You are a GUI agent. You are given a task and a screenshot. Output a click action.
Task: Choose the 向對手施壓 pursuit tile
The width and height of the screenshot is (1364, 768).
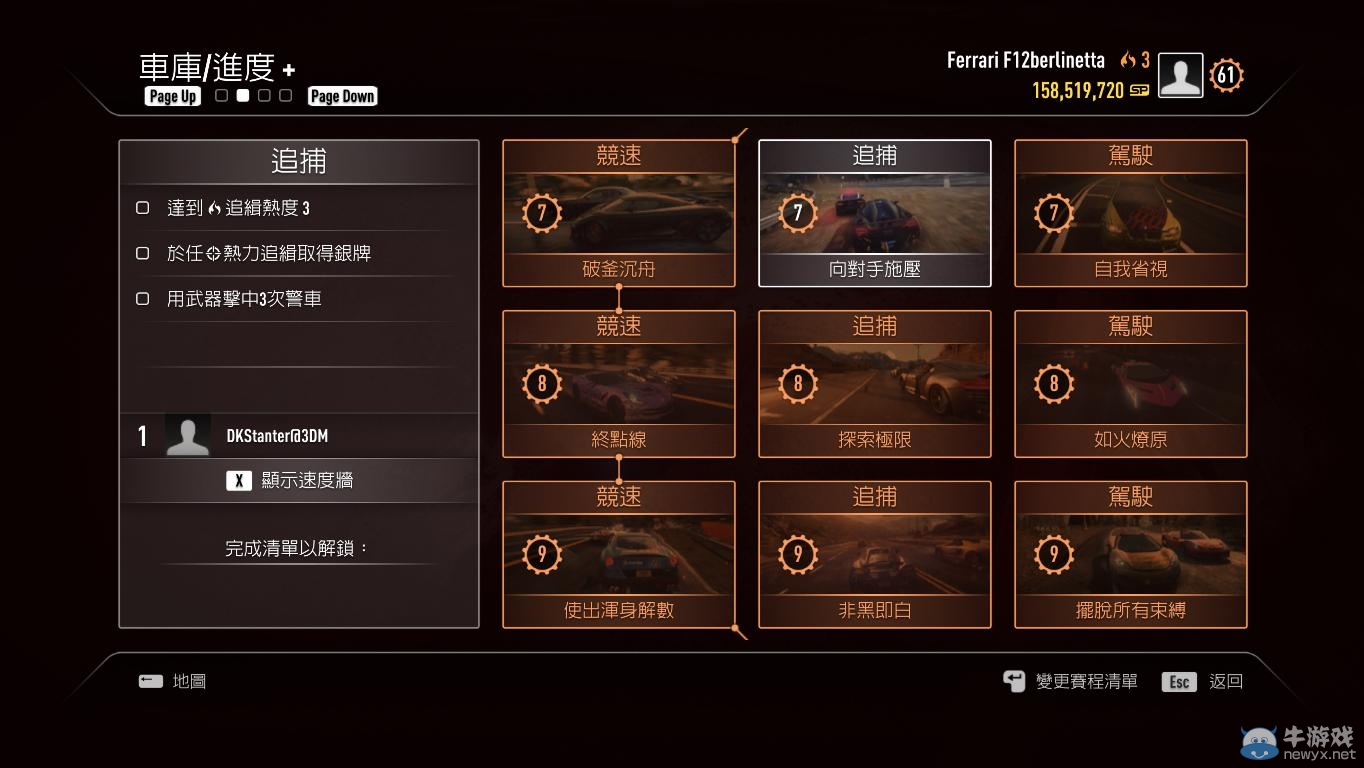pyautogui.click(x=874, y=213)
